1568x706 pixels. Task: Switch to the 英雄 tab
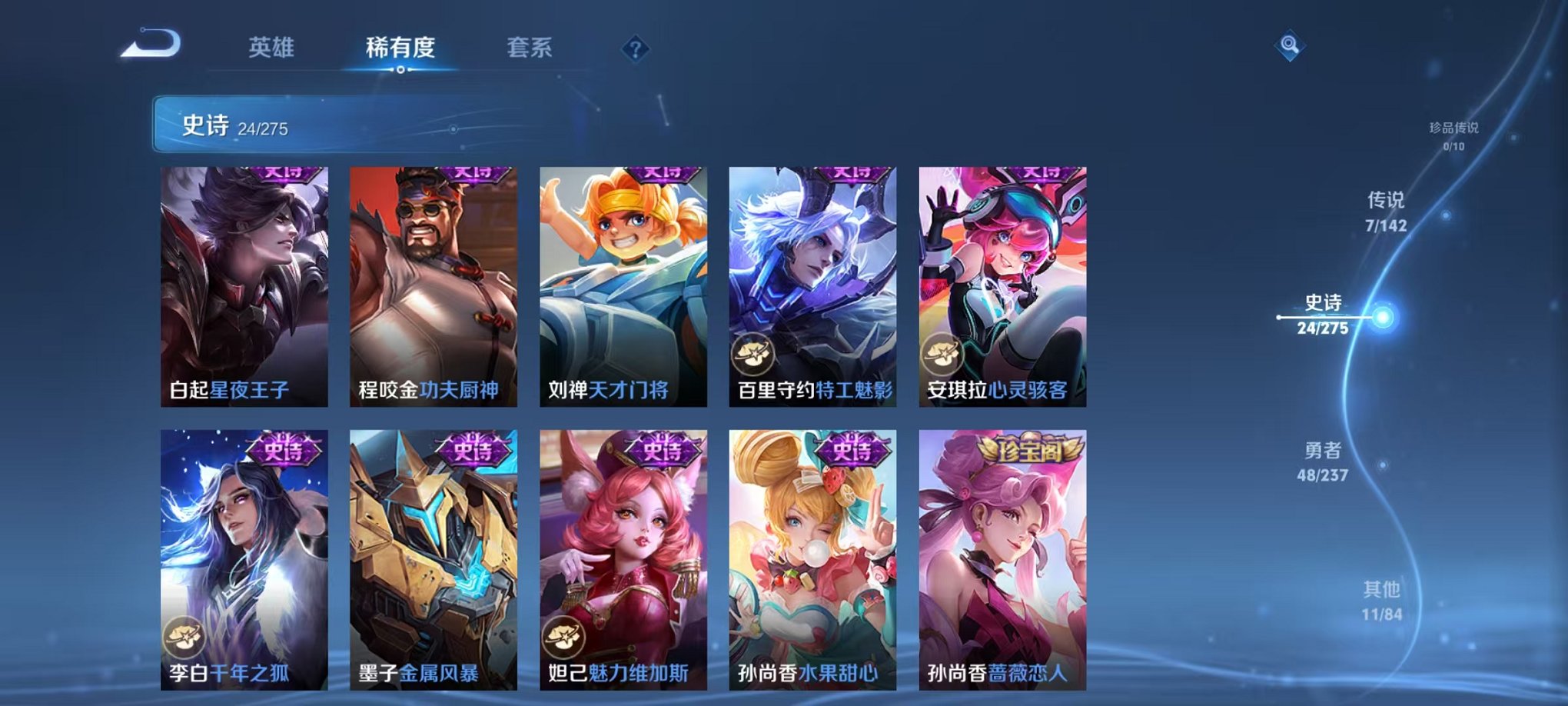click(x=271, y=48)
